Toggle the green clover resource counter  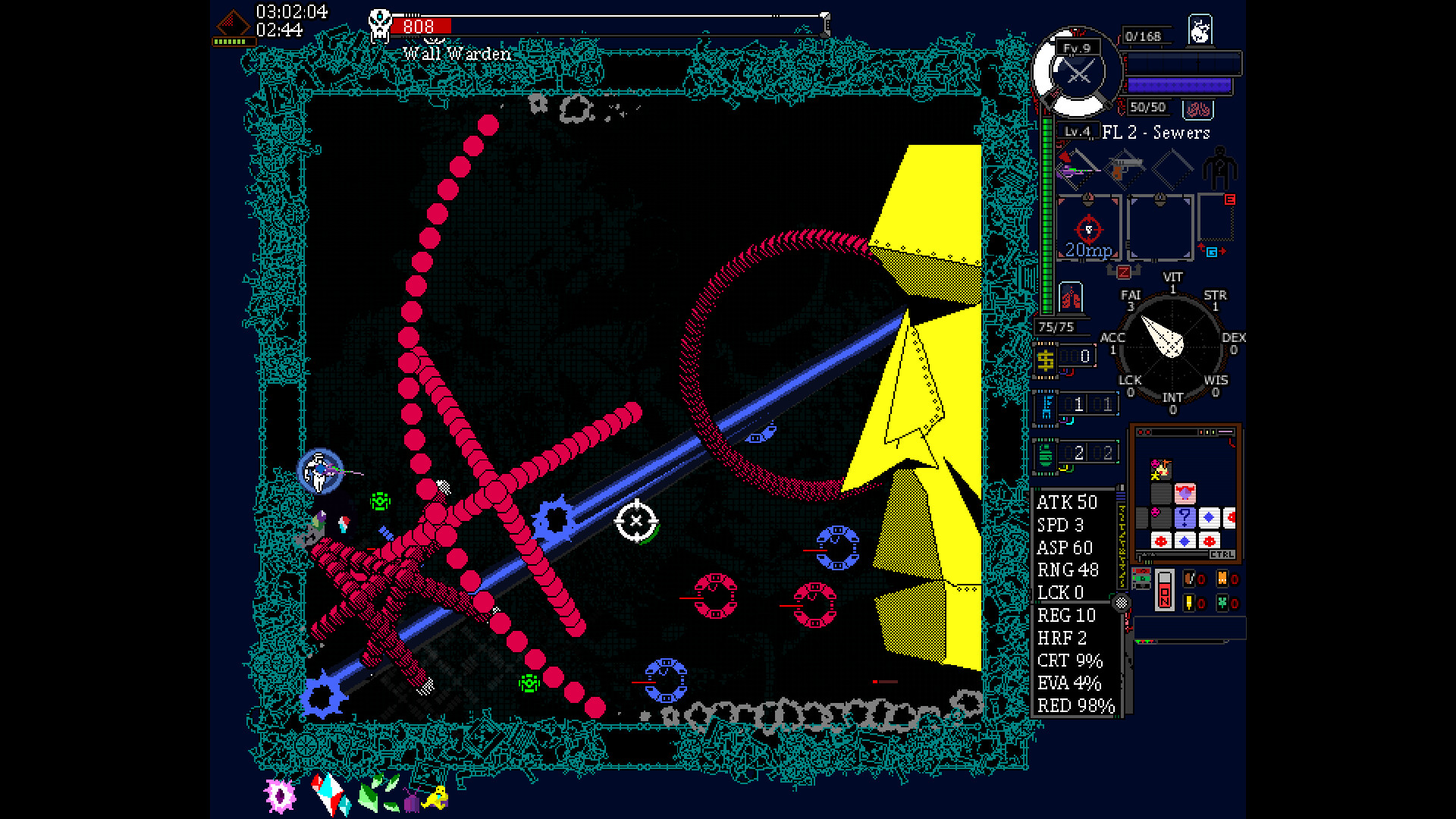coord(1223,603)
